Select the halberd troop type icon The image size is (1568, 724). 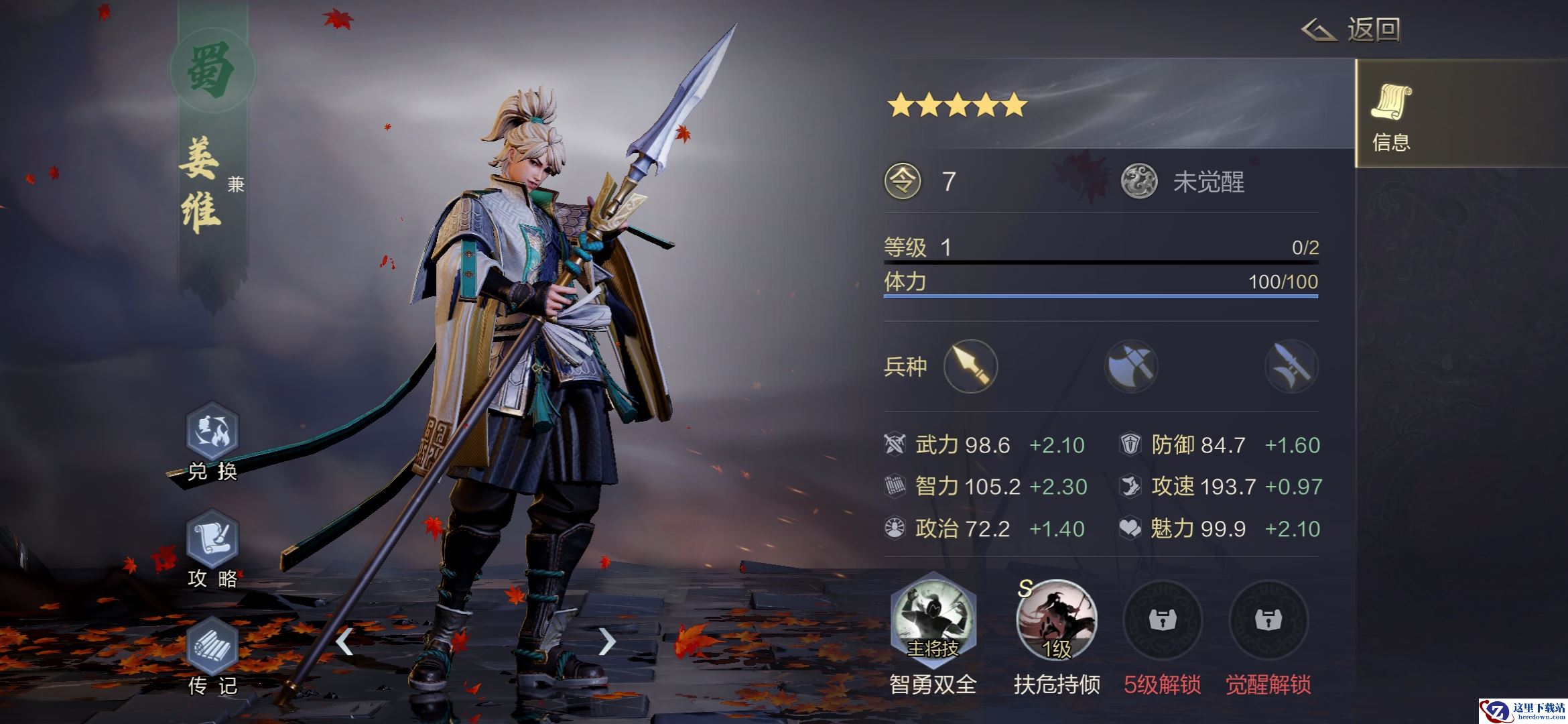click(1291, 366)
